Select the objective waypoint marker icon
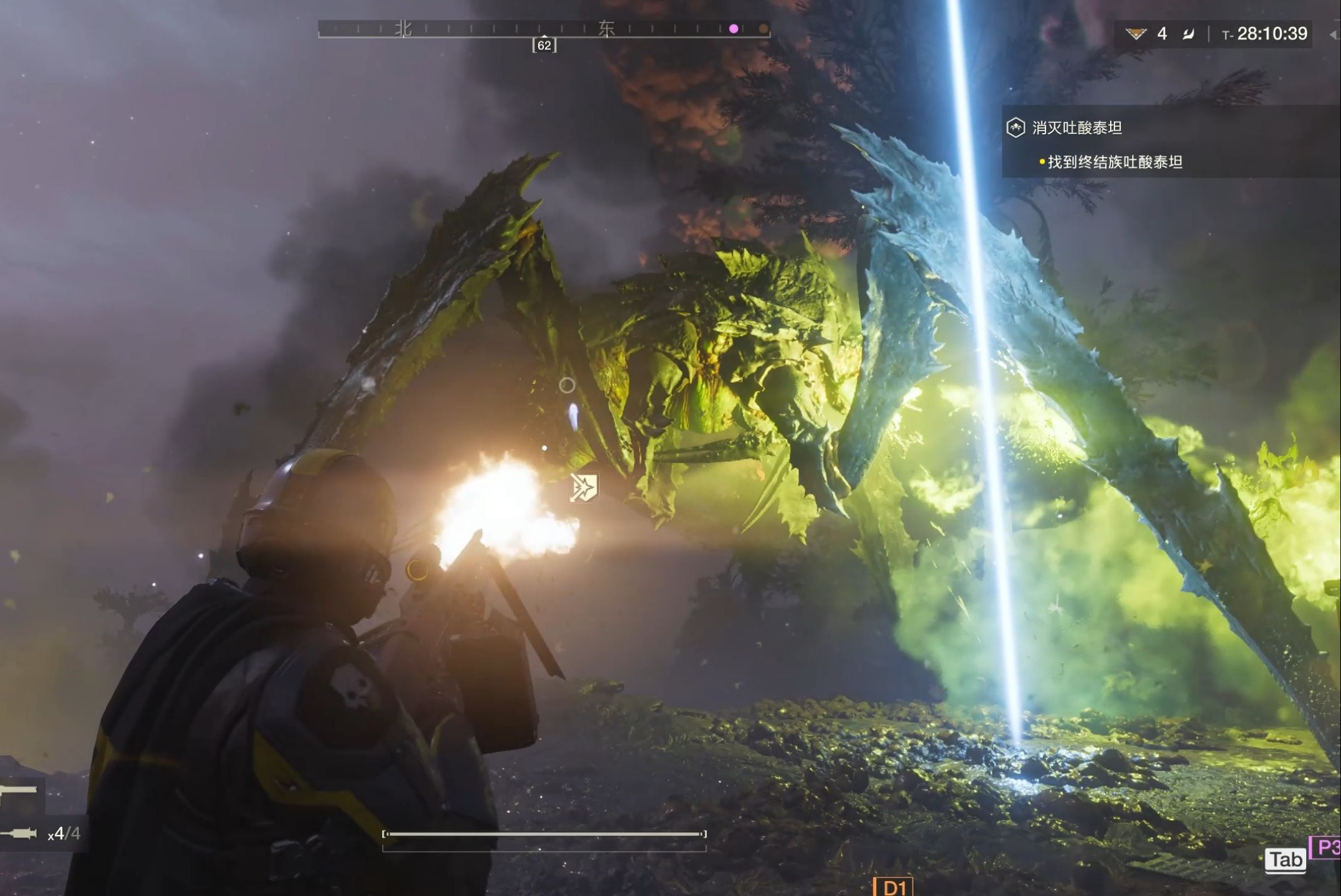Screen dimensions: 1341x896 tap(584, 488)
